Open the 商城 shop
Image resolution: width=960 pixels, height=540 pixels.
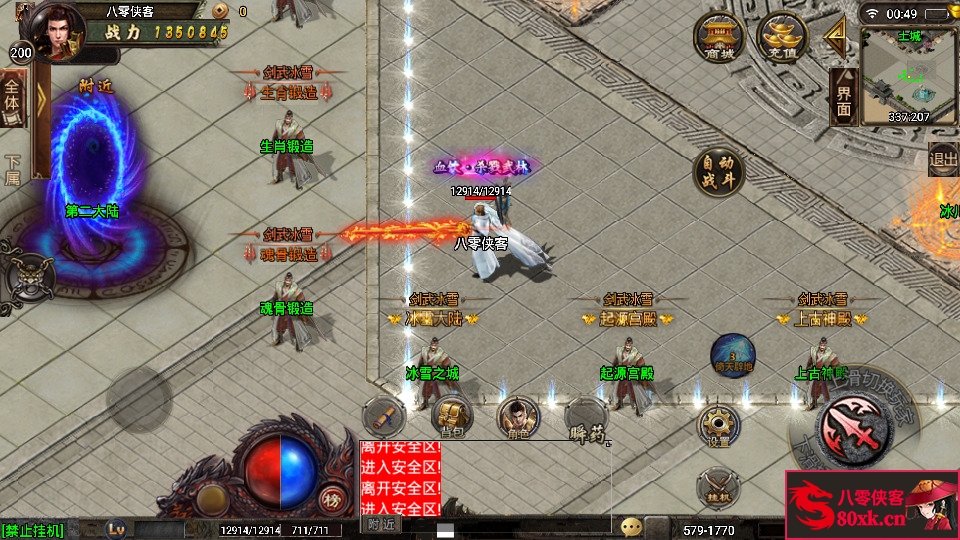click(719, 38)
